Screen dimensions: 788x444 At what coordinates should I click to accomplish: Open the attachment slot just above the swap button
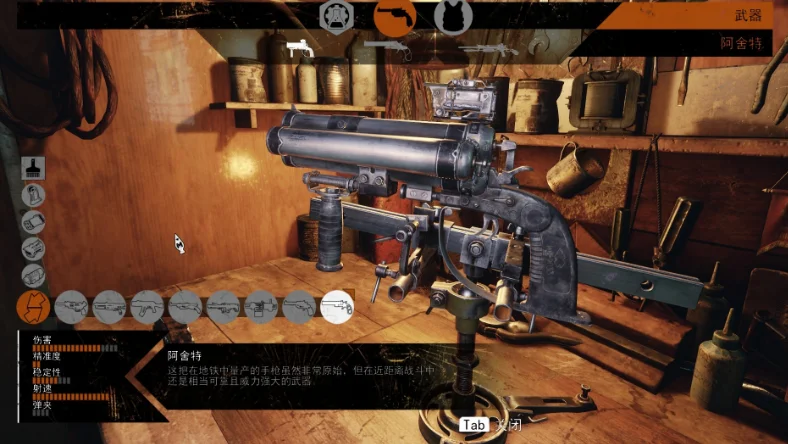click(x=33, y=275)
